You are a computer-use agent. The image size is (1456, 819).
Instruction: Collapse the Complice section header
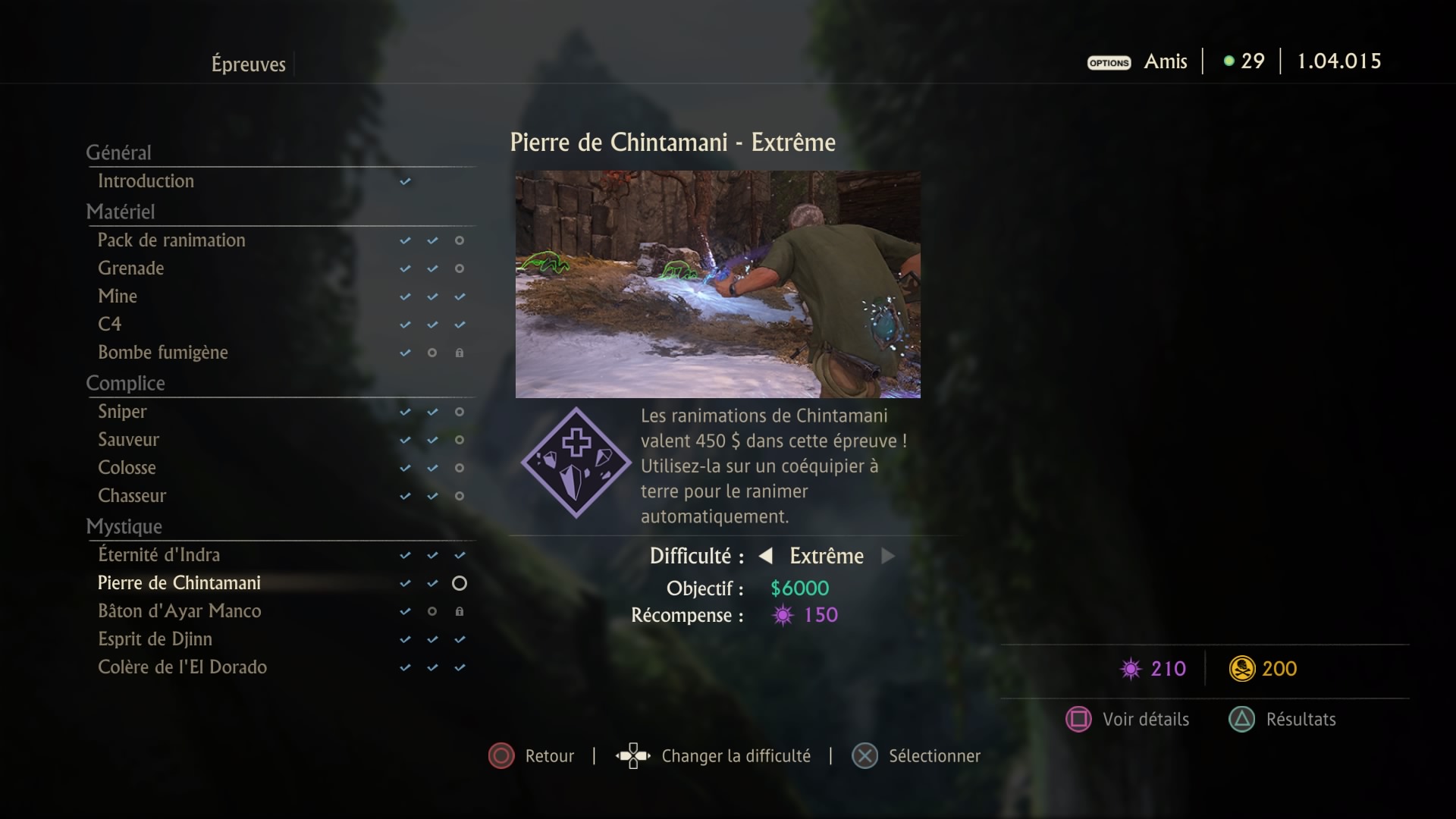126,383
